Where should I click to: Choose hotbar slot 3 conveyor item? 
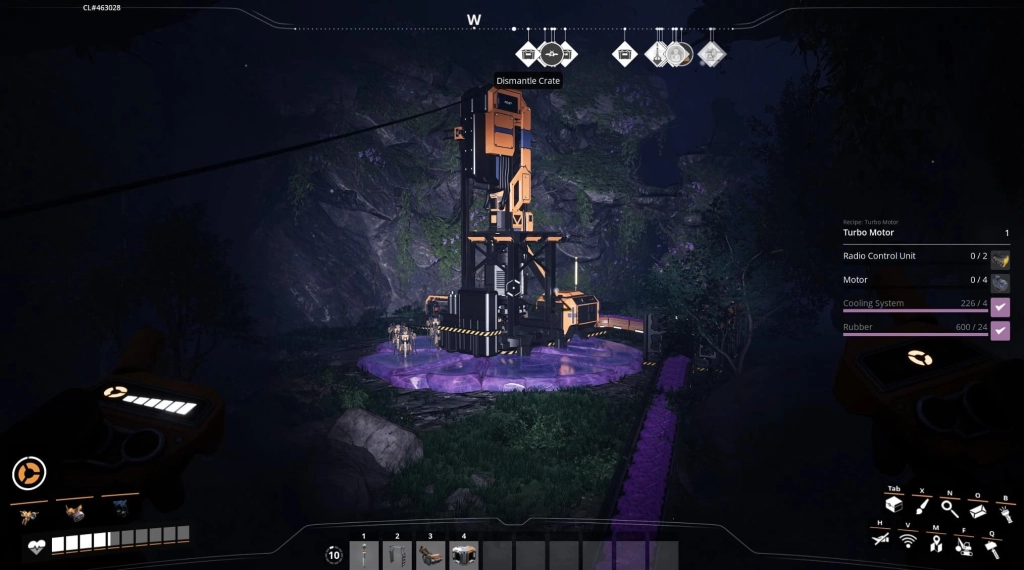(430, 555)
